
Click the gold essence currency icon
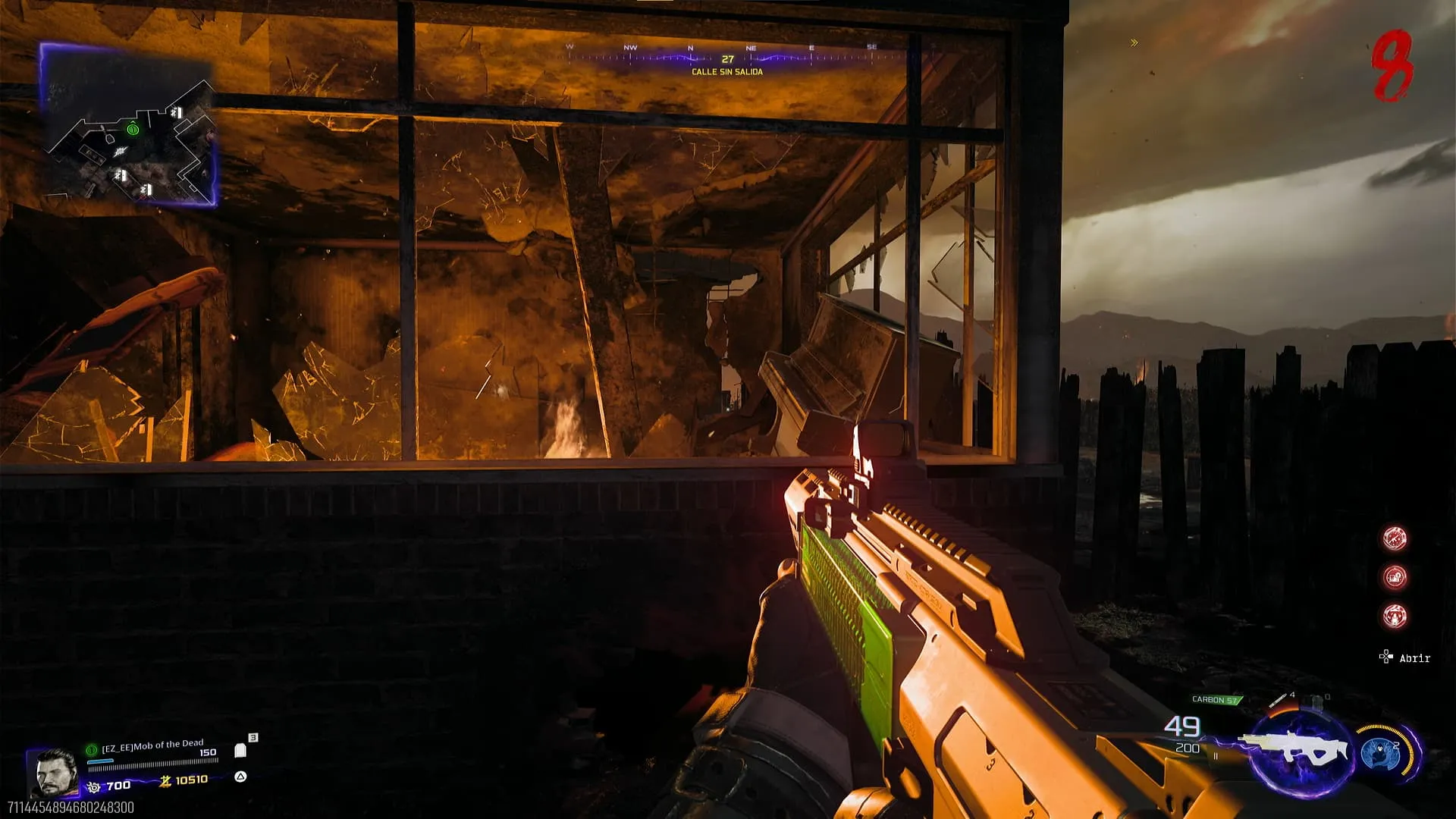[x=165, y=780]
